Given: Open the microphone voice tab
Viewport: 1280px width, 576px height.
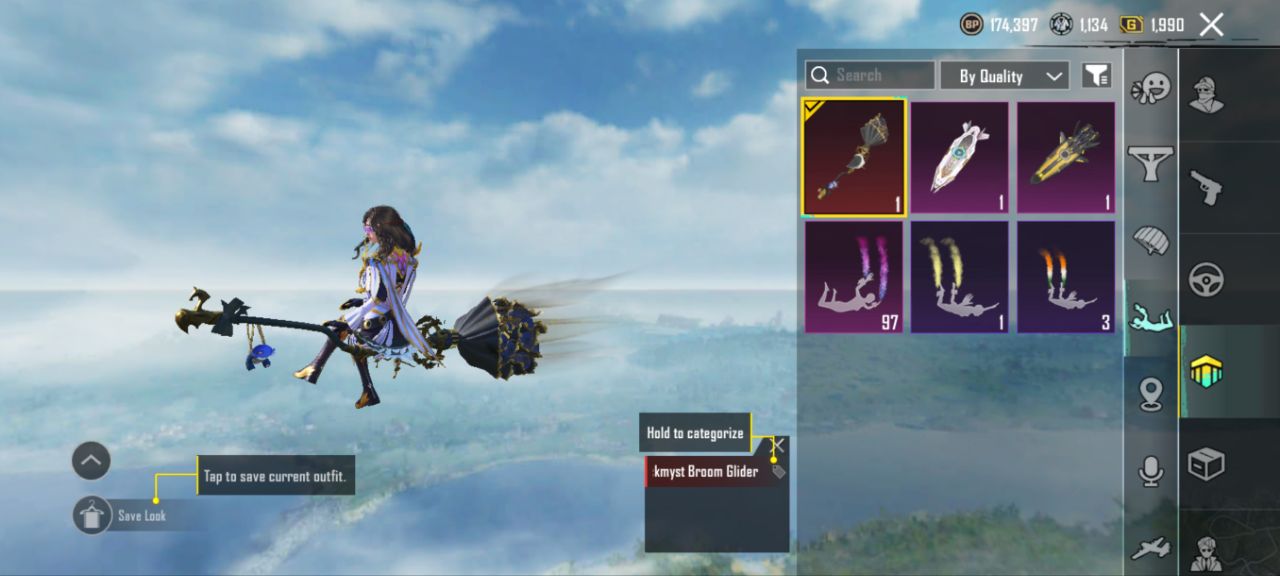Looking at the screenshot, I should 1150,471.
